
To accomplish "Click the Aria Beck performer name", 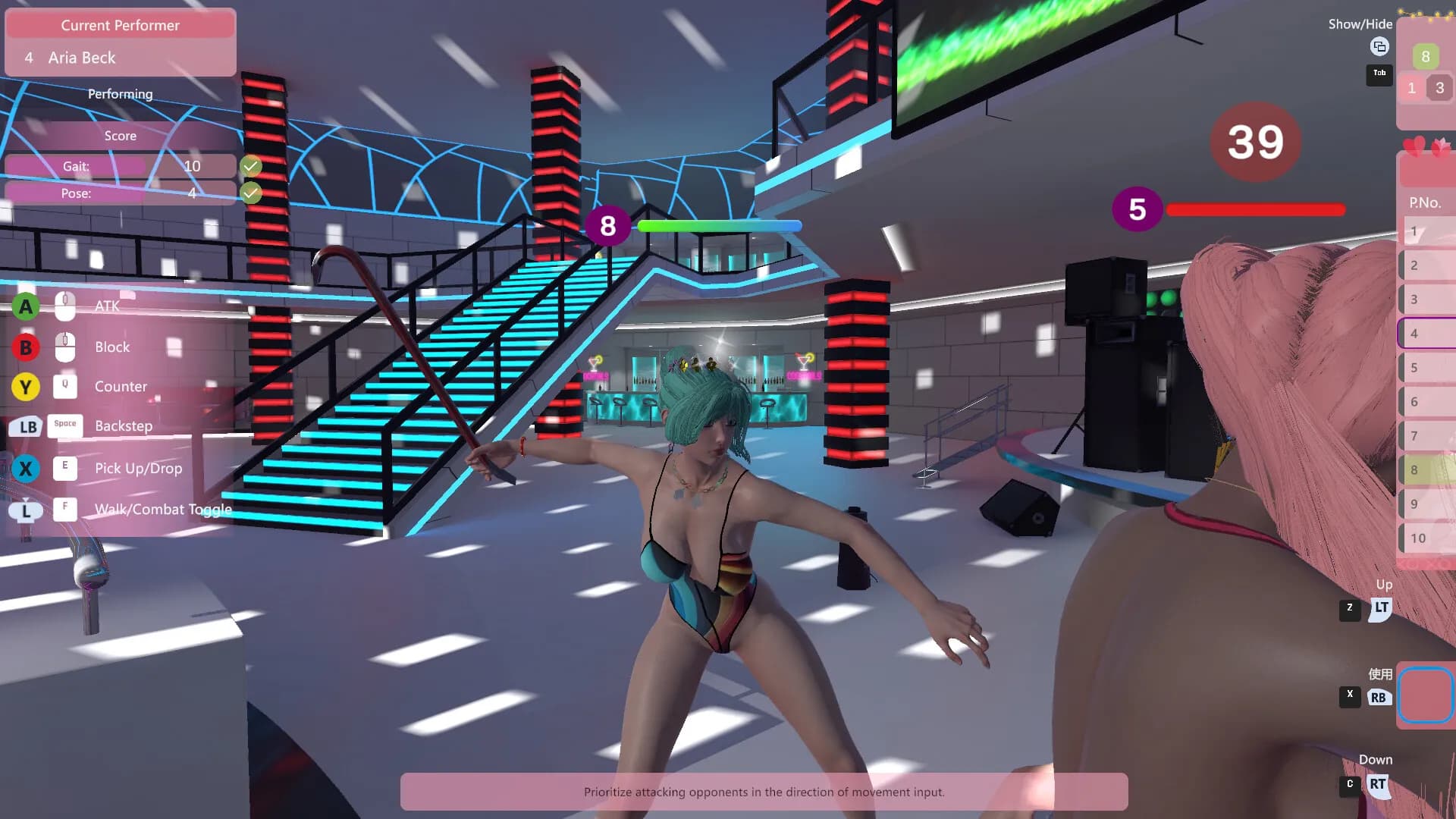I will pyautogui.click(x=81, y=58).
